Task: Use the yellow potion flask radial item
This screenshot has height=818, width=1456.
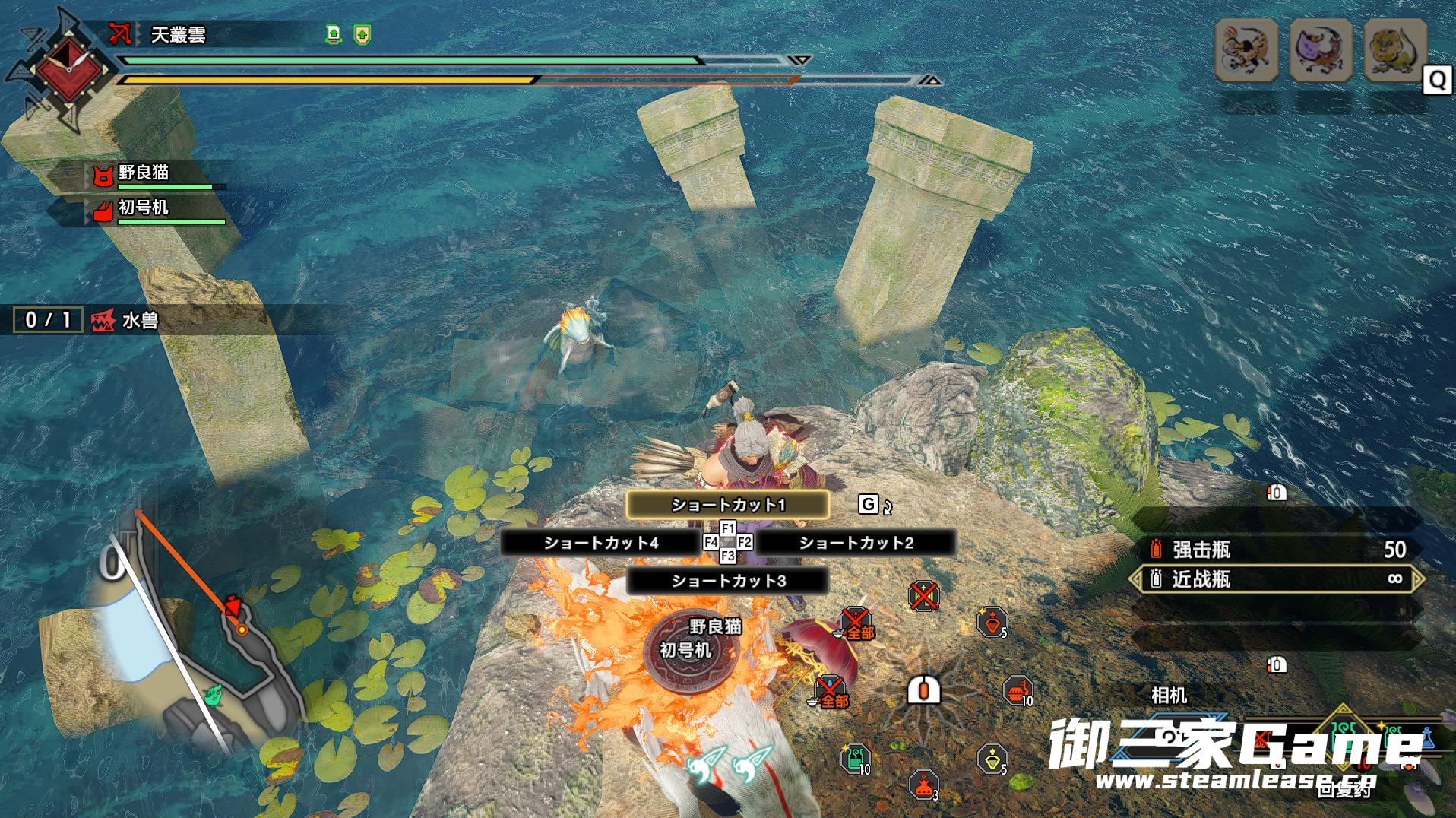Action: coord(992,759)
